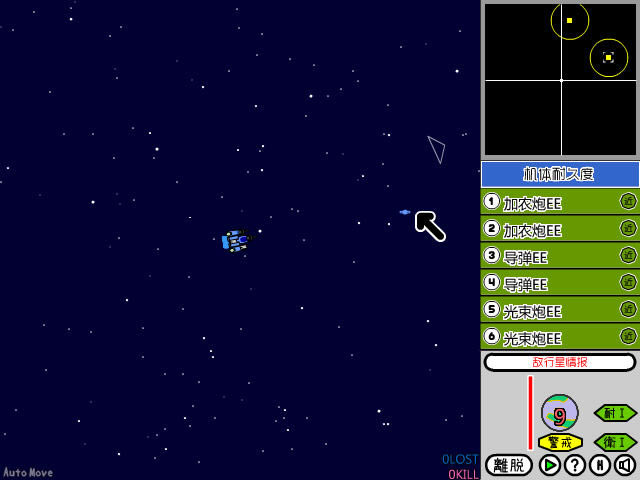Click the 離脱 escape button
Viewport: 640px width, 480px height.
pyautogui.click(x=509, y=465)
